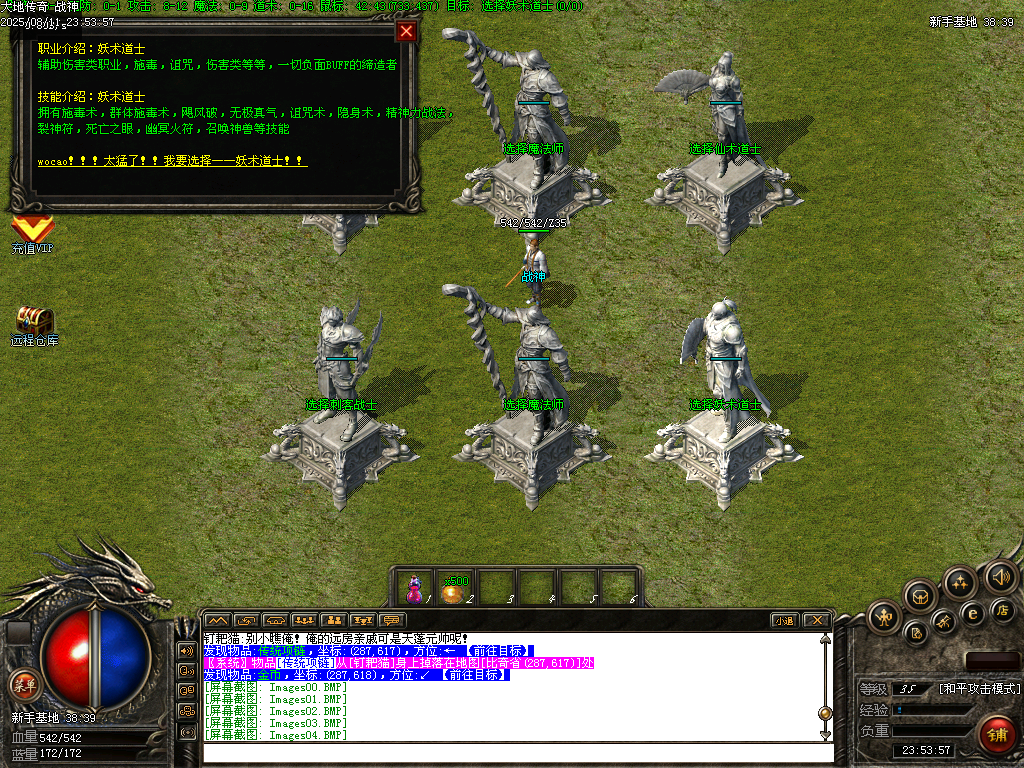
Task: Close the chat window with the X button
Action: [x=816, y=620]
